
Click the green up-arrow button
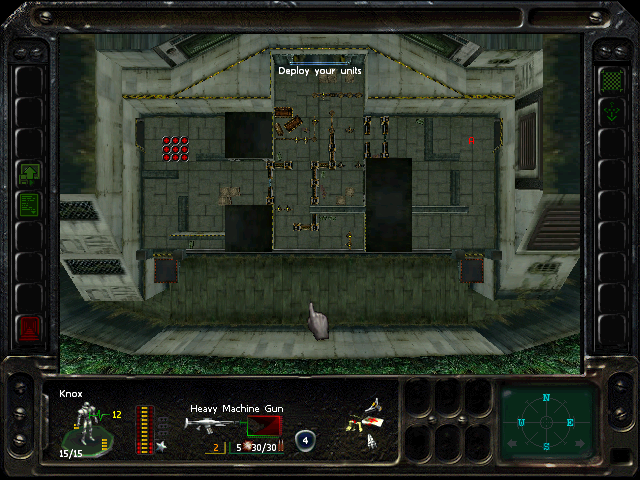pyautogui.click(x=29, y=174)
